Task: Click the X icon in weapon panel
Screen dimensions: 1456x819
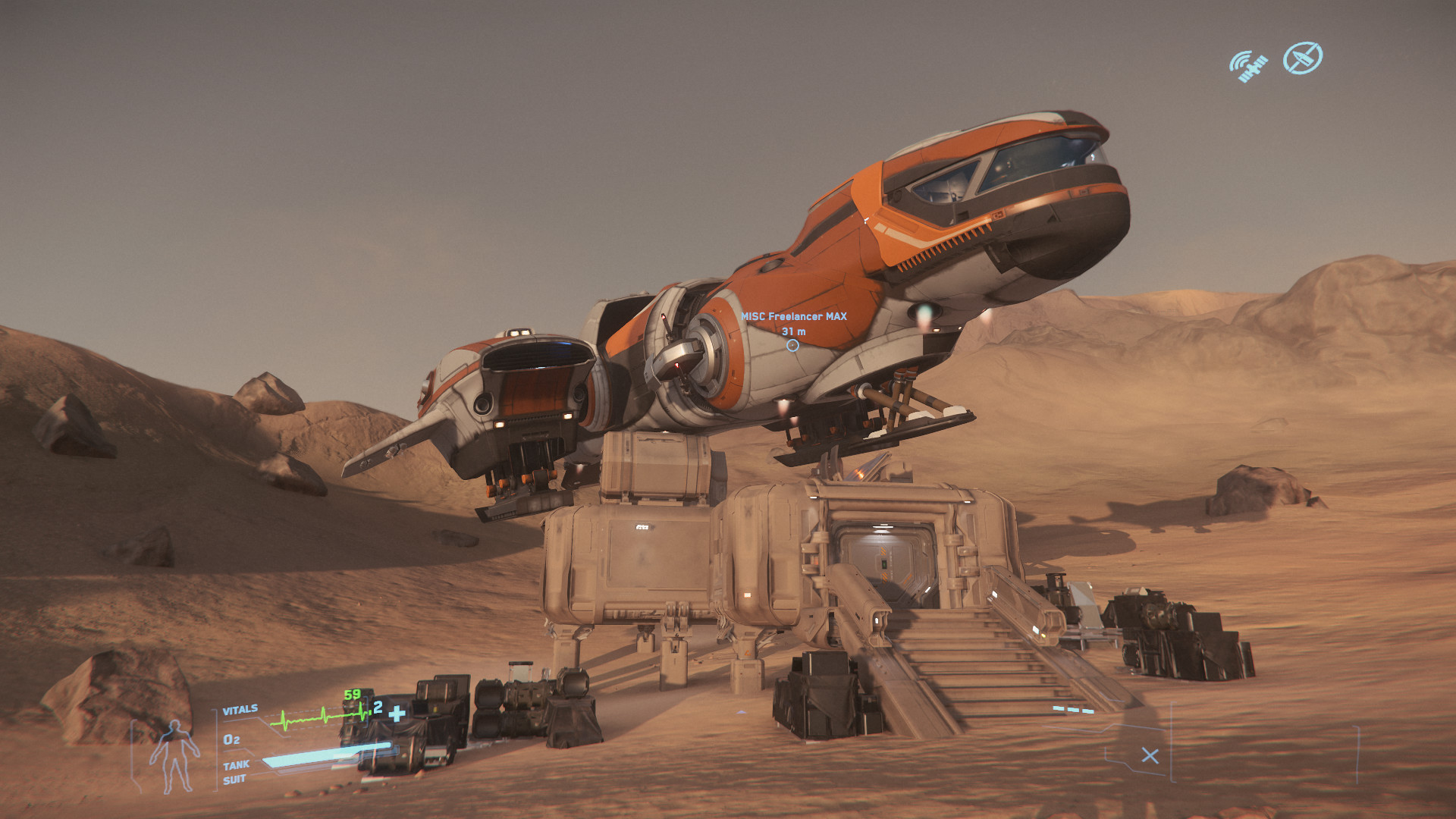Action: [1150, 755]
